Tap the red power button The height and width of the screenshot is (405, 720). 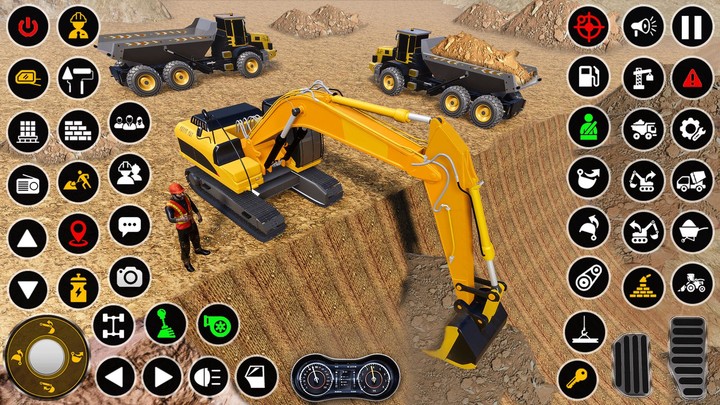click(x=28, y=26)
